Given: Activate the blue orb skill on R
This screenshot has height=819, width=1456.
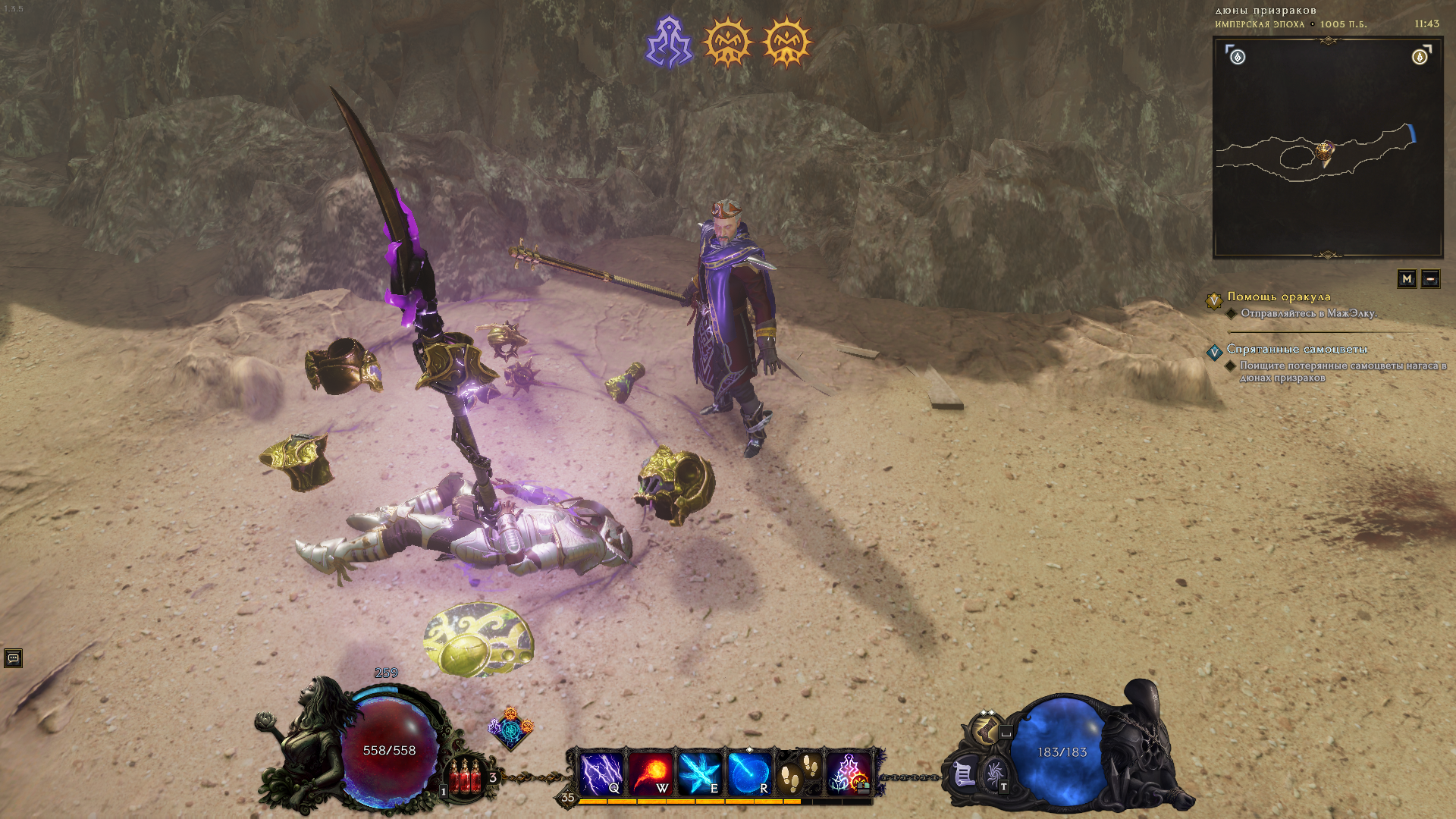Looking at the screenshot, I should 749,773.
